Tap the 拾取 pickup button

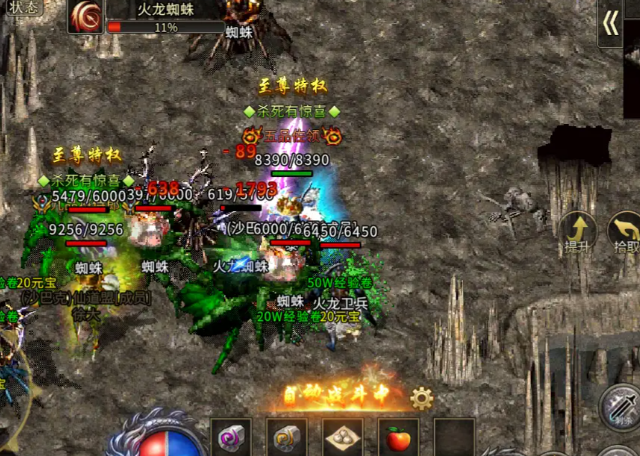click(x=626, y=234)
